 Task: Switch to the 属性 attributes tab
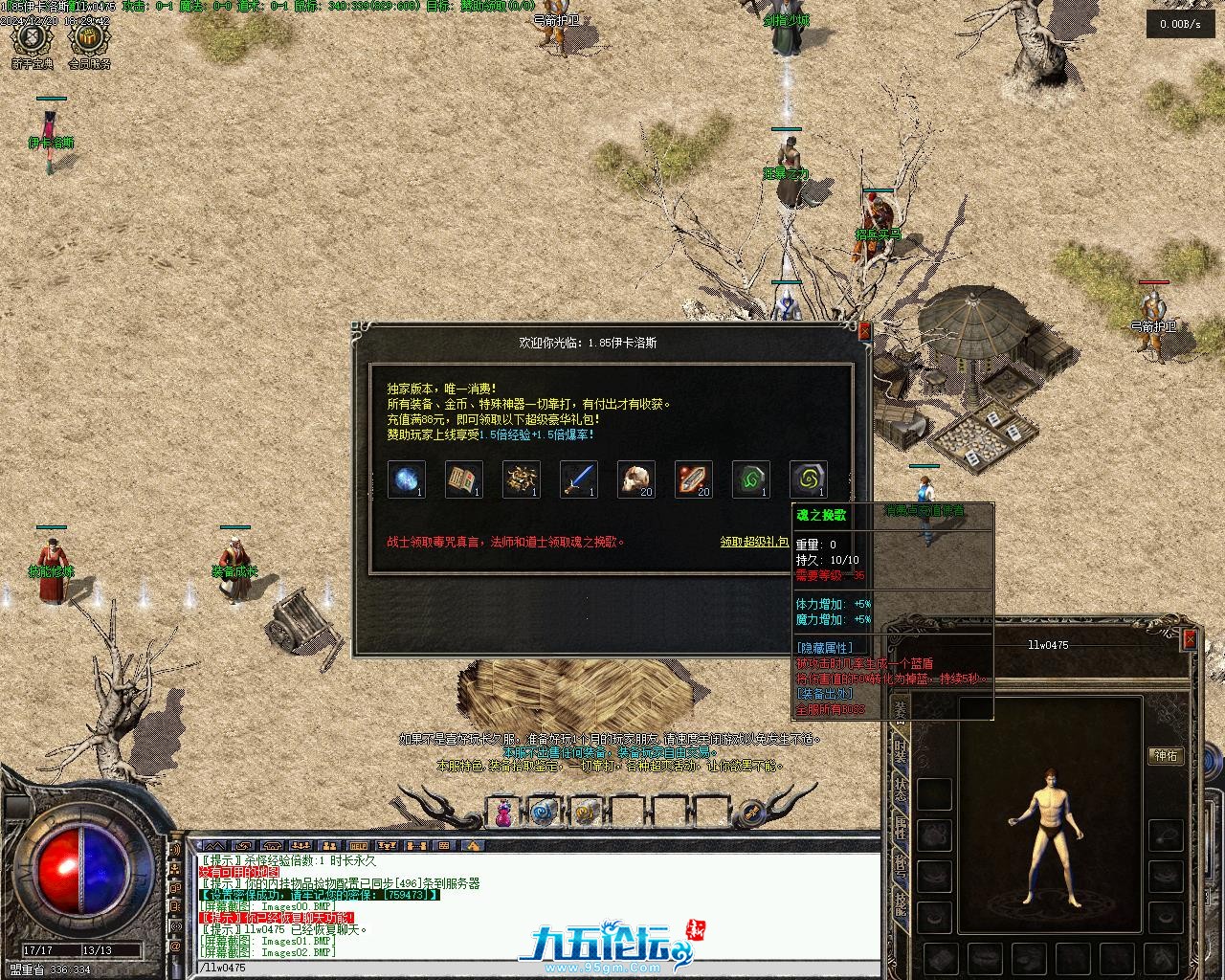click(x=901, y=828)
